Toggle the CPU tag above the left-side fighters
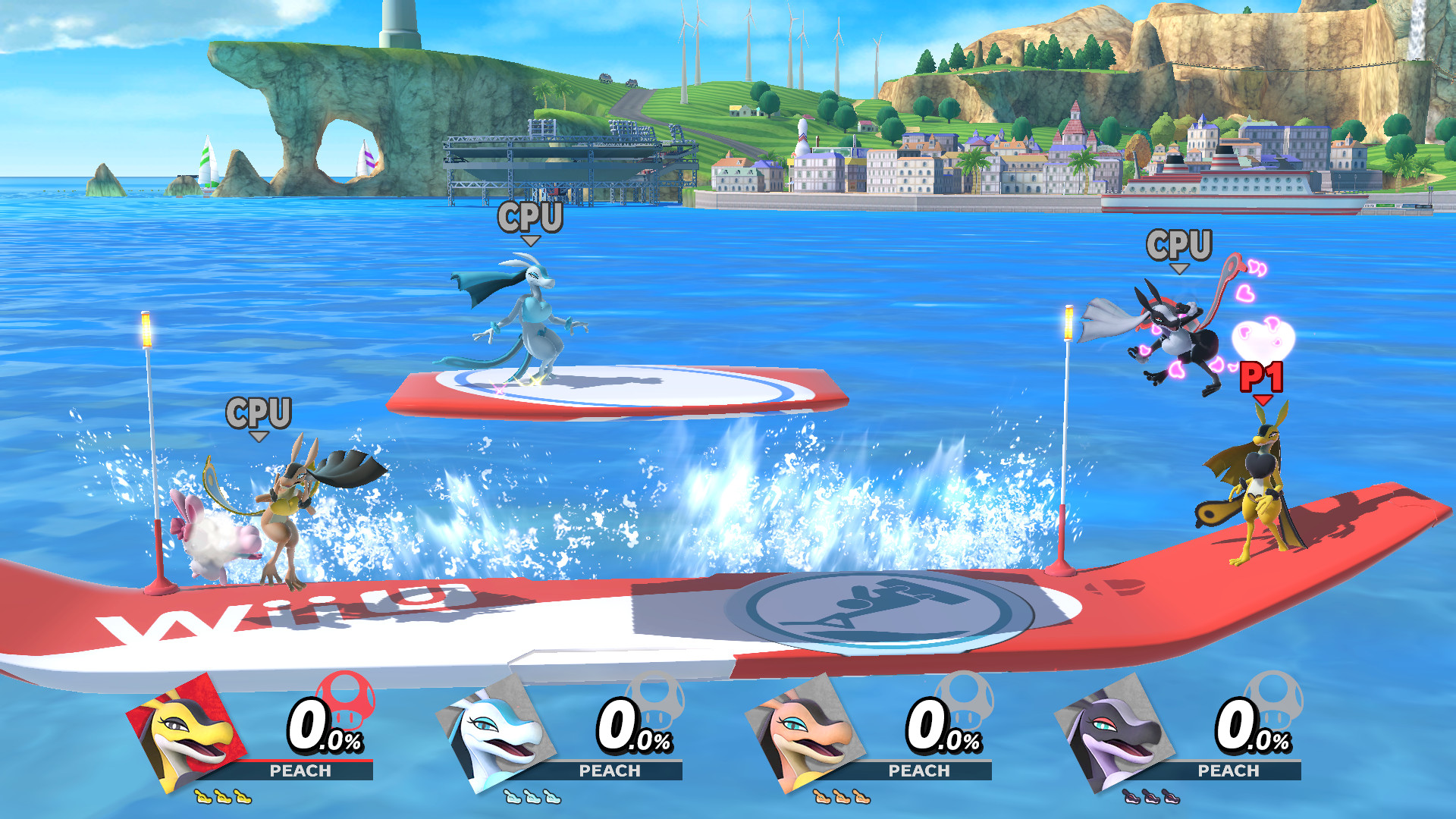Image resolution: width=1456 pixels, height=819 pixels. click(260, 412)
